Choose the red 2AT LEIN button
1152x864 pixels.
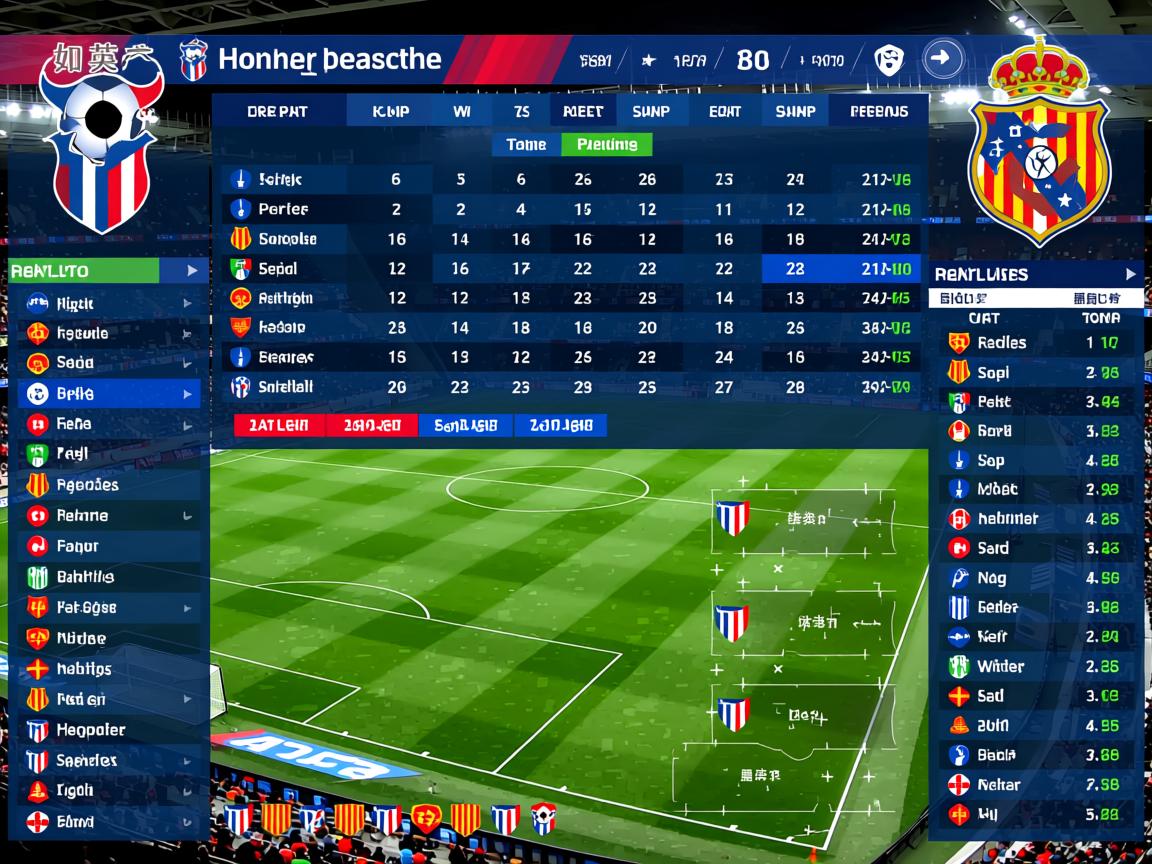[279, 425]
